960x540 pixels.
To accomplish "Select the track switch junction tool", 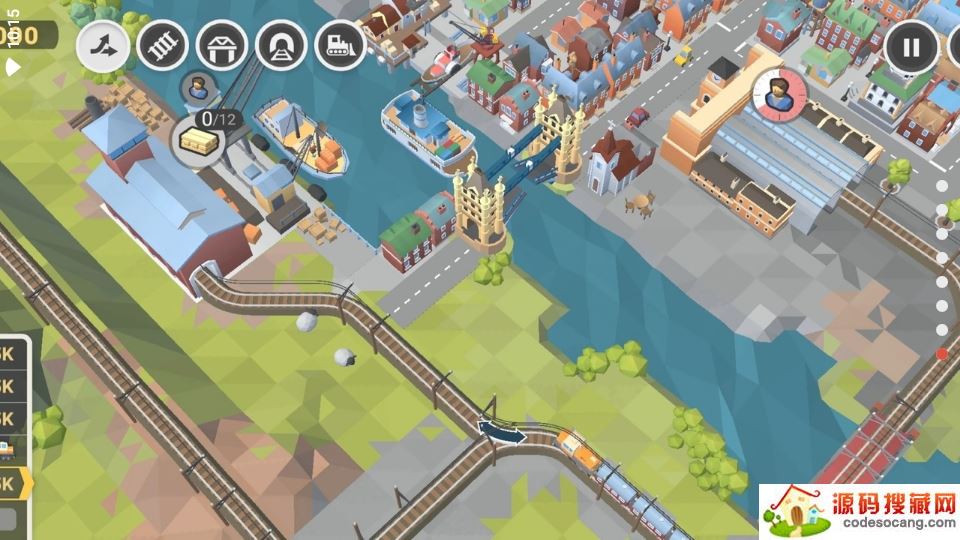I will (102, 45).
